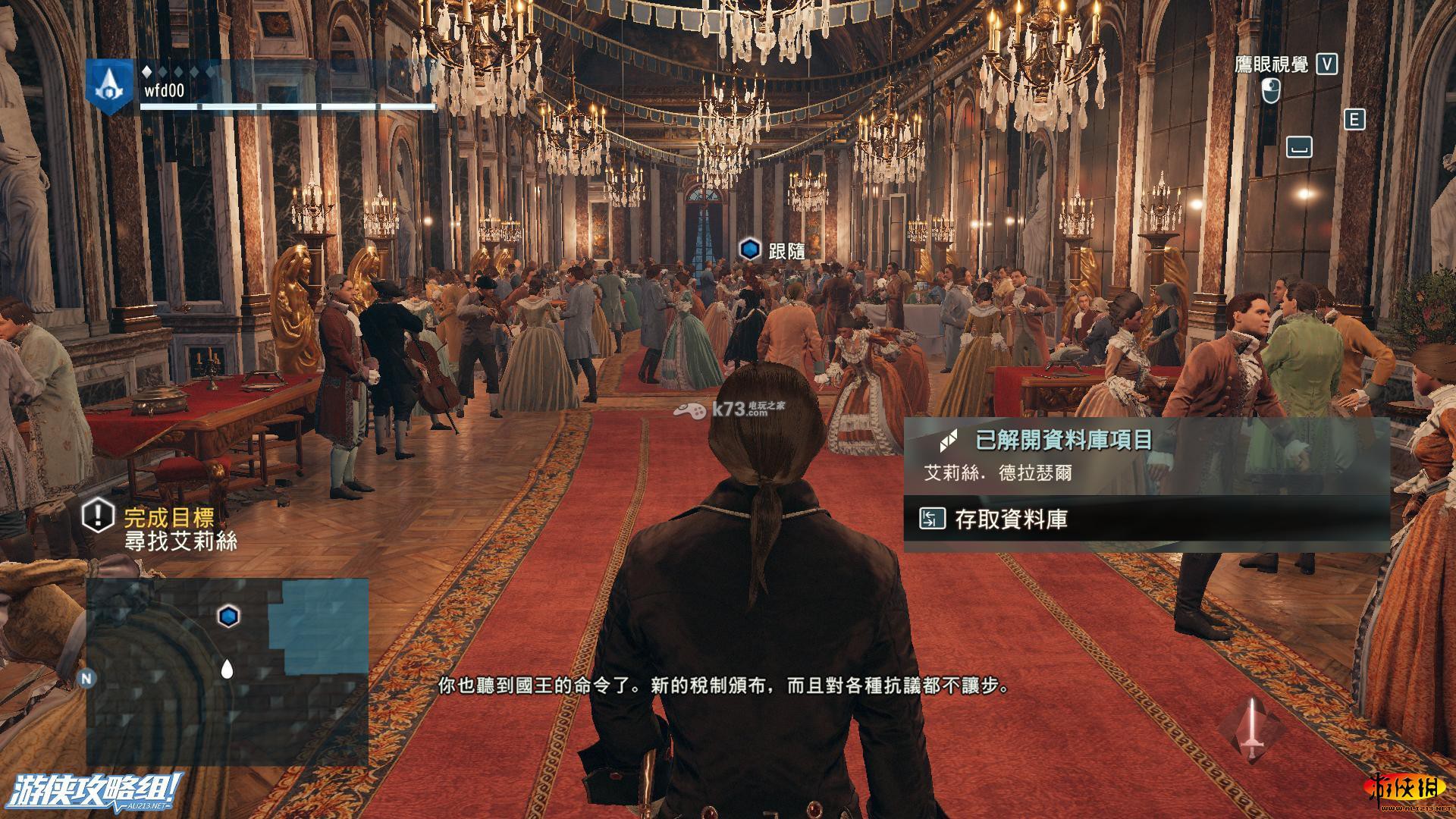
Task: Open the 存取資料庫 database entry
Action: (x=1011, y=519)
